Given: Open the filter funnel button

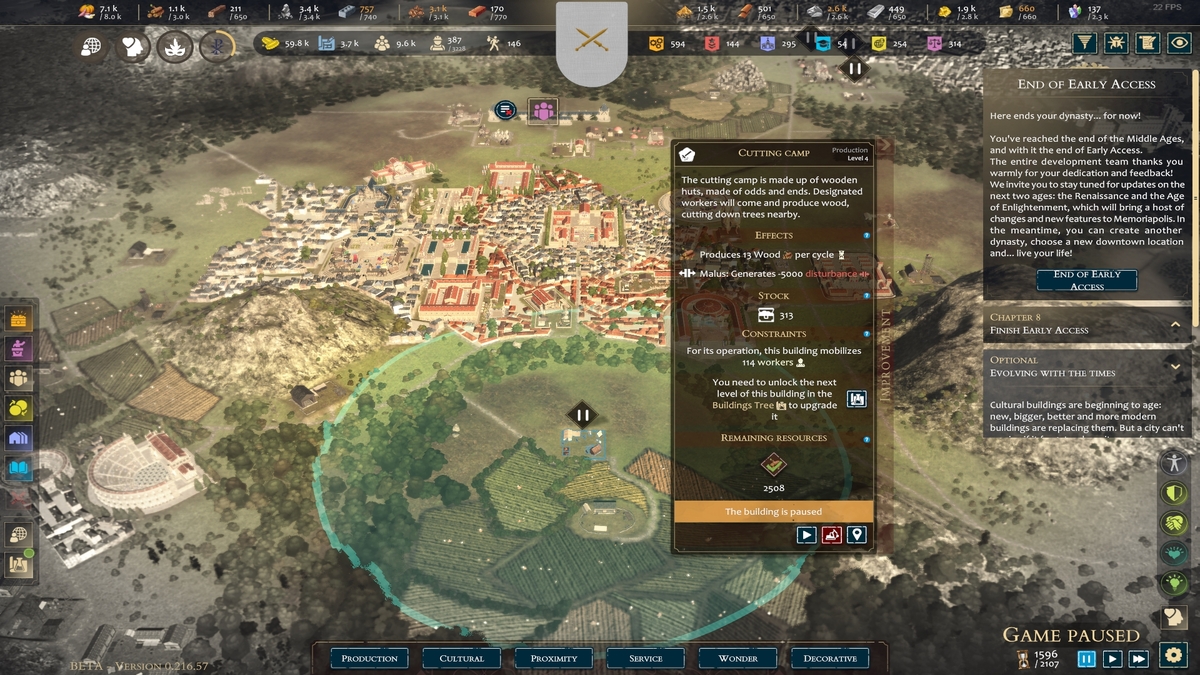Looking at the screenshot, I should [1084, 43].
